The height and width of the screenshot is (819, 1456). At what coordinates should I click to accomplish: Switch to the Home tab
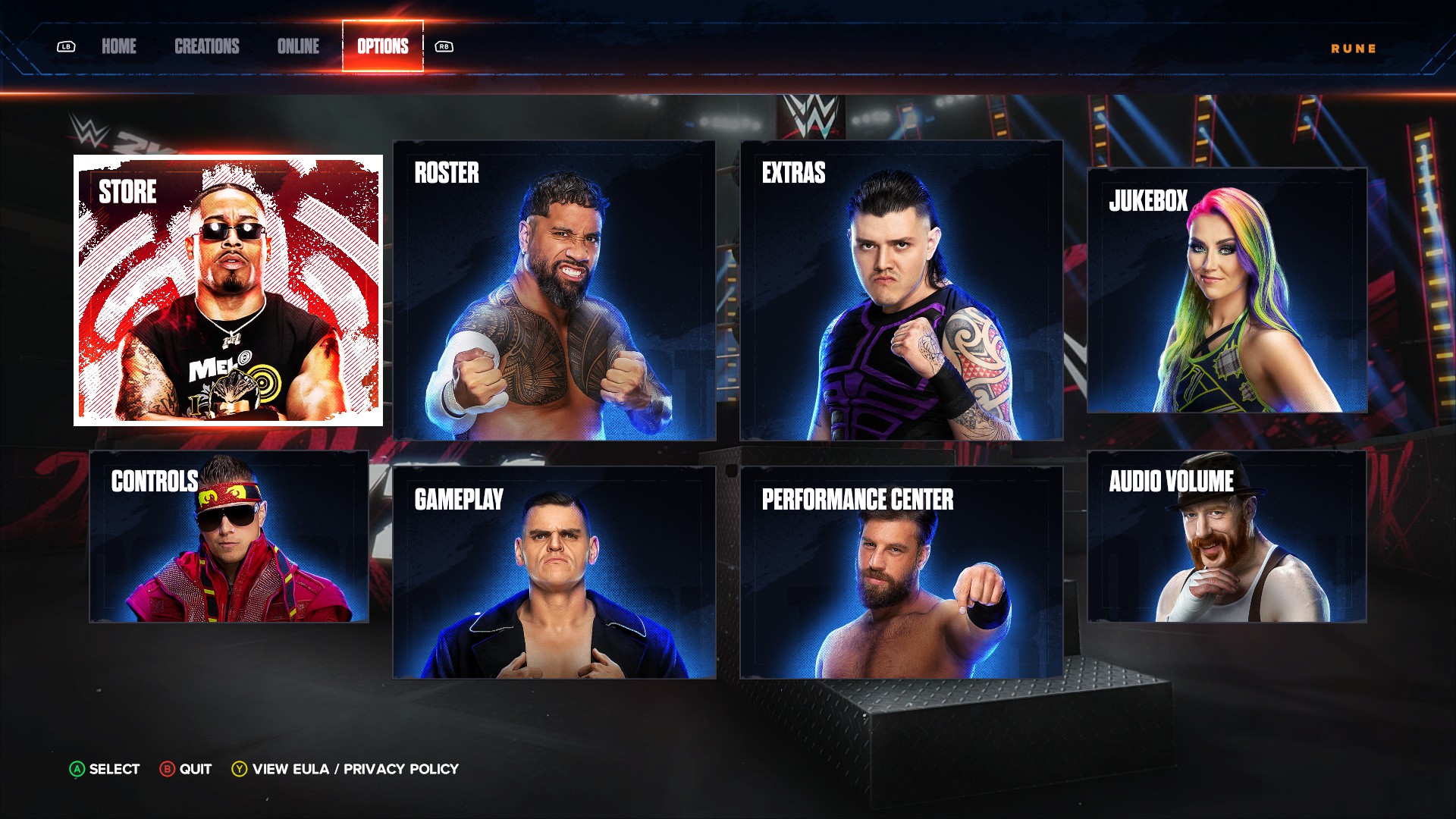tap(119, 46)
